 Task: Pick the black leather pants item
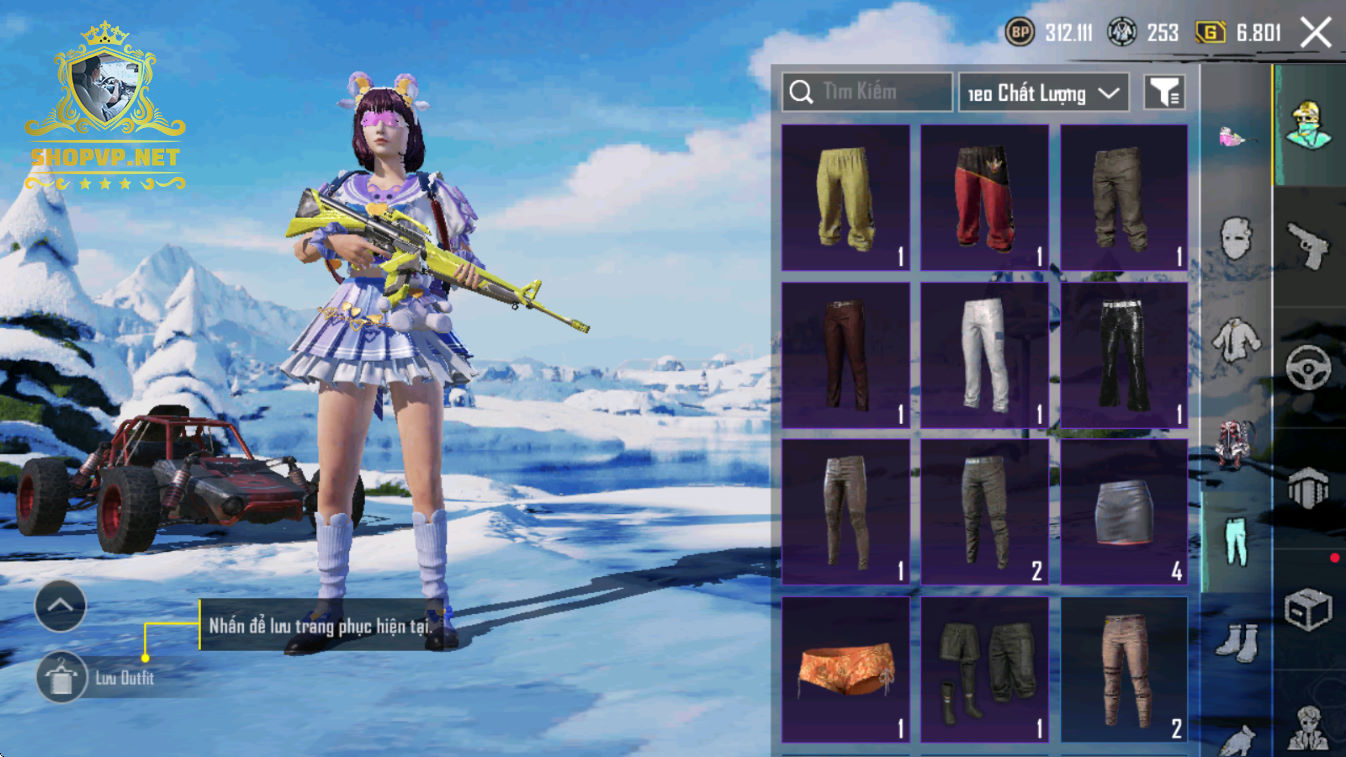1124,355
